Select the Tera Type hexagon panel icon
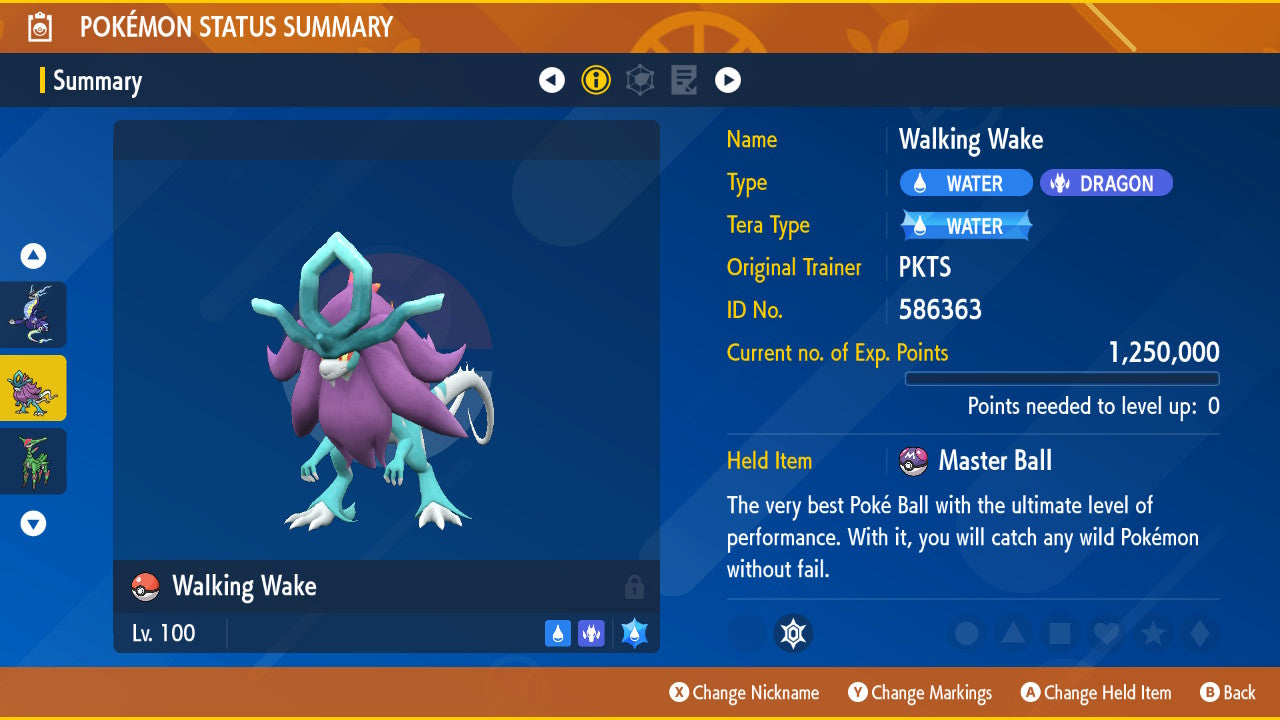The height and width of the screenshot is (720, 1280). pyautogui.click(x=639, y=79)
